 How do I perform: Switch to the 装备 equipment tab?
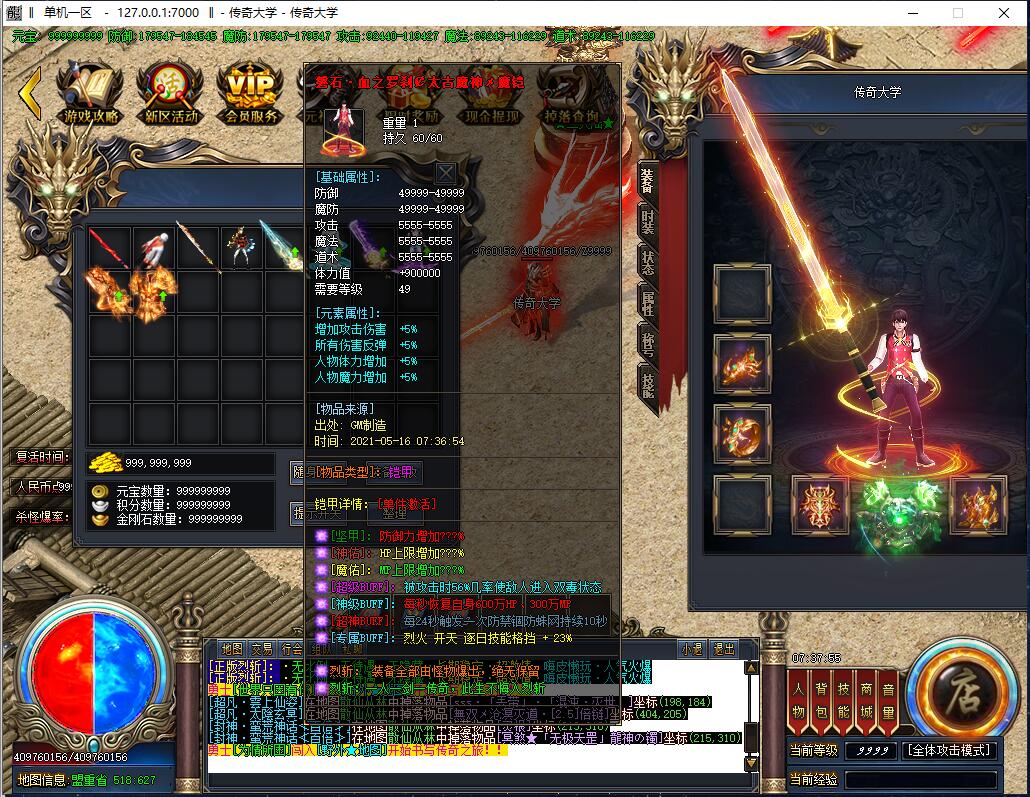648,181
